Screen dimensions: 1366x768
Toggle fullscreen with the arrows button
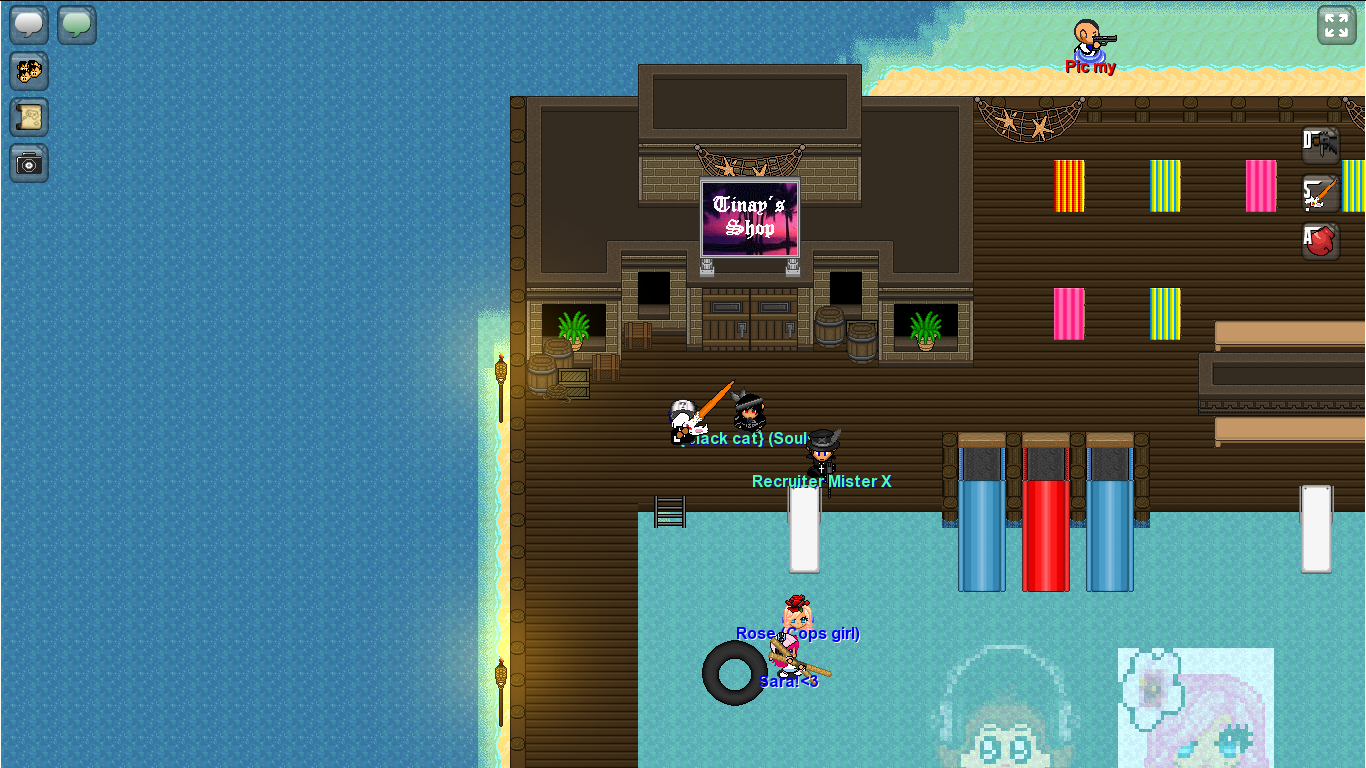[x=1336, y=26]
